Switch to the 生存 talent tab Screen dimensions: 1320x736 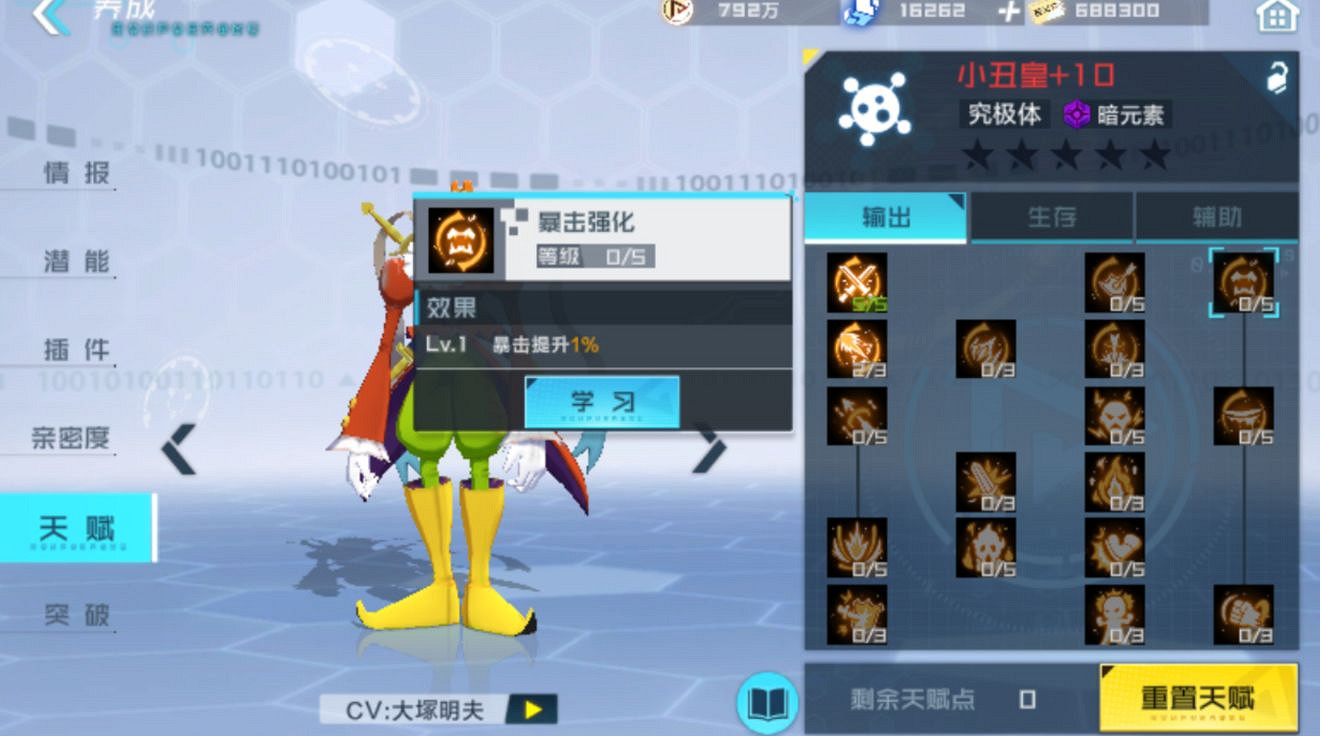pyautogui.click(x=1052, y=218)
